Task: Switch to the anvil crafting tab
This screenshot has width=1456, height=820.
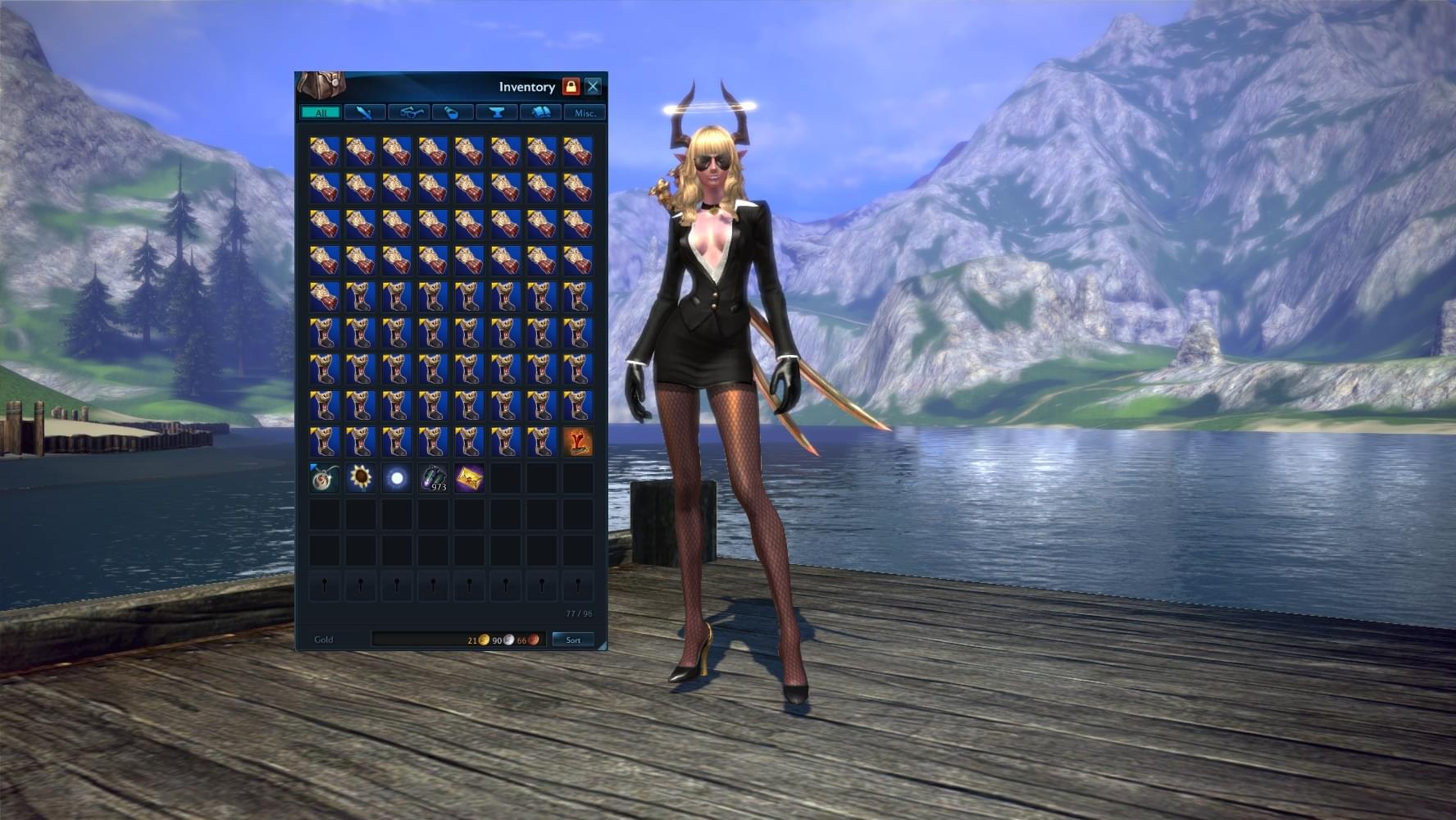Action: coord(497,112)
